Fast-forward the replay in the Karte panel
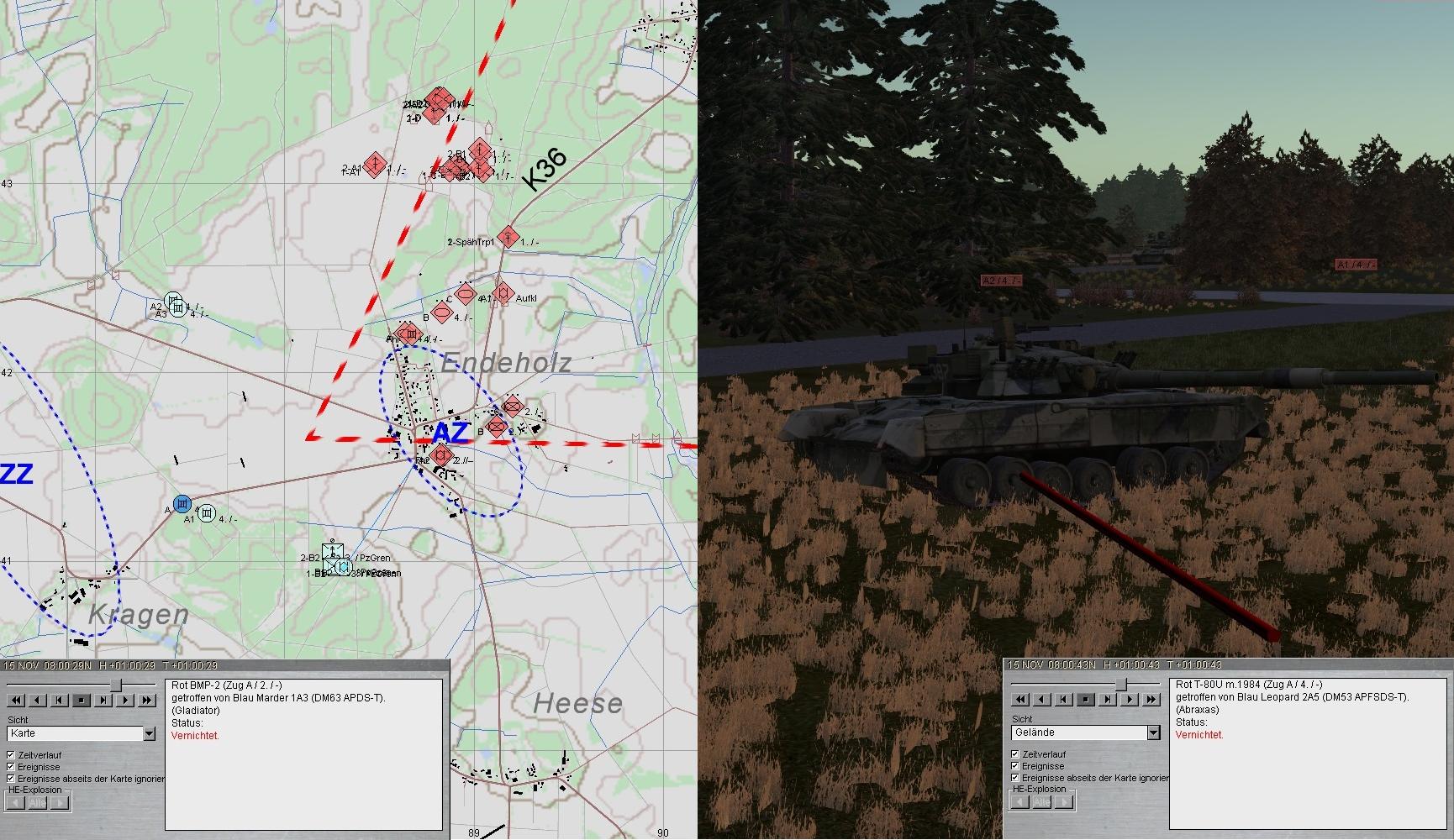Viewport: 1454px width, 840px height. click(147, 700)
